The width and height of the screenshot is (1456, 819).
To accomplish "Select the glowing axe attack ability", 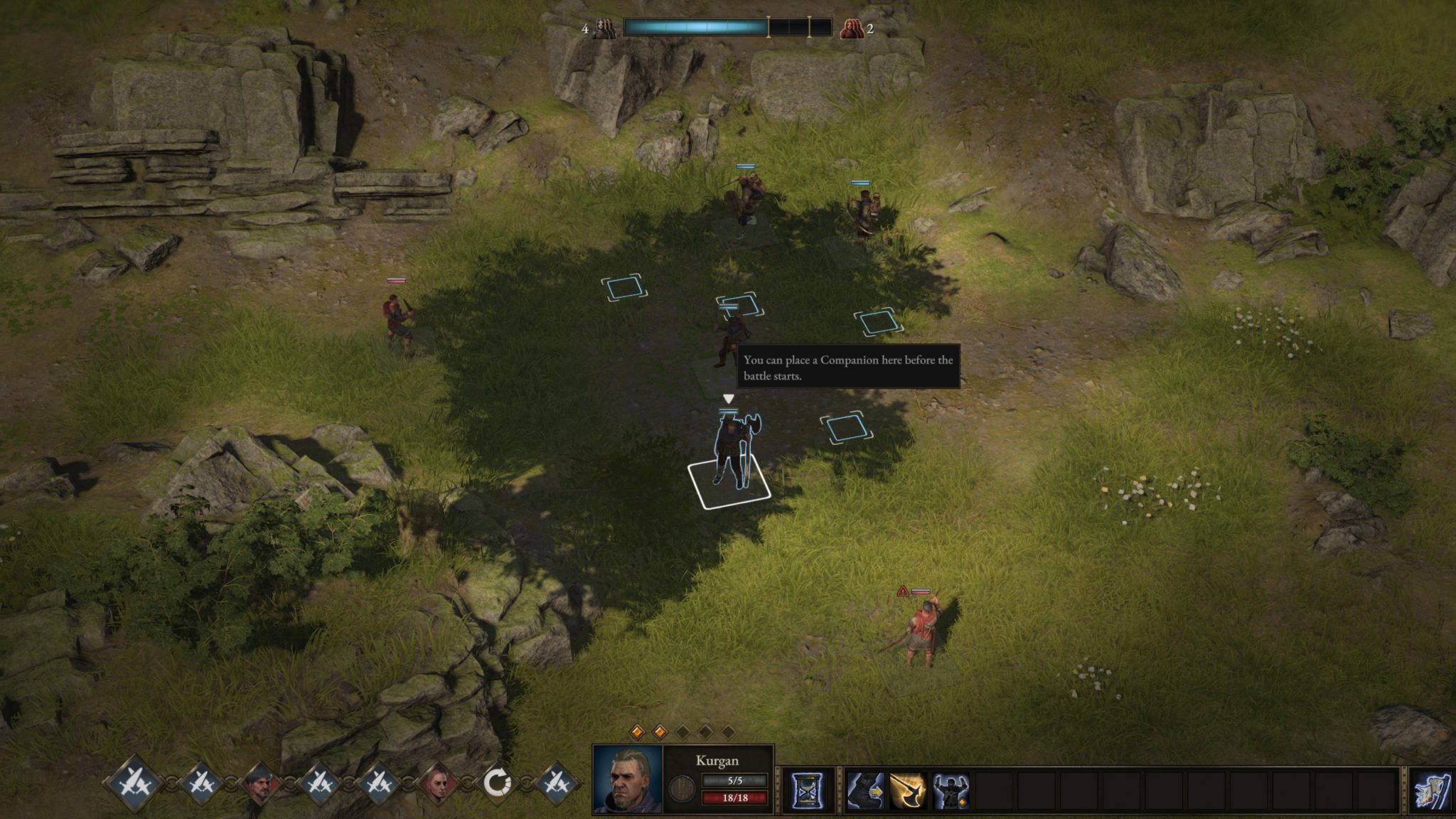I will tap(908, 791).
